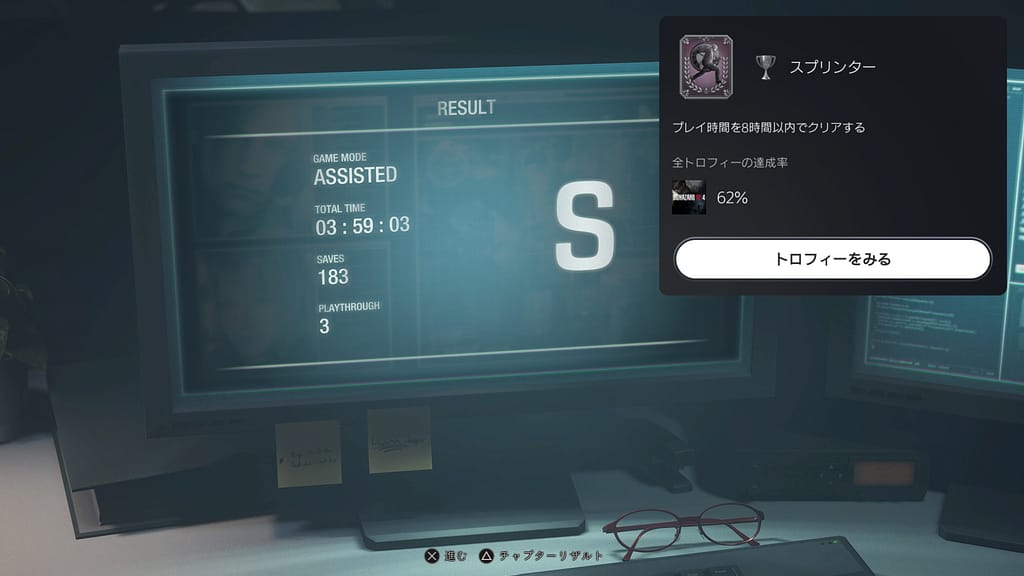Select the スプリンター trophy image
This screenshot has width=1024, height=576.
coord(706,67)
